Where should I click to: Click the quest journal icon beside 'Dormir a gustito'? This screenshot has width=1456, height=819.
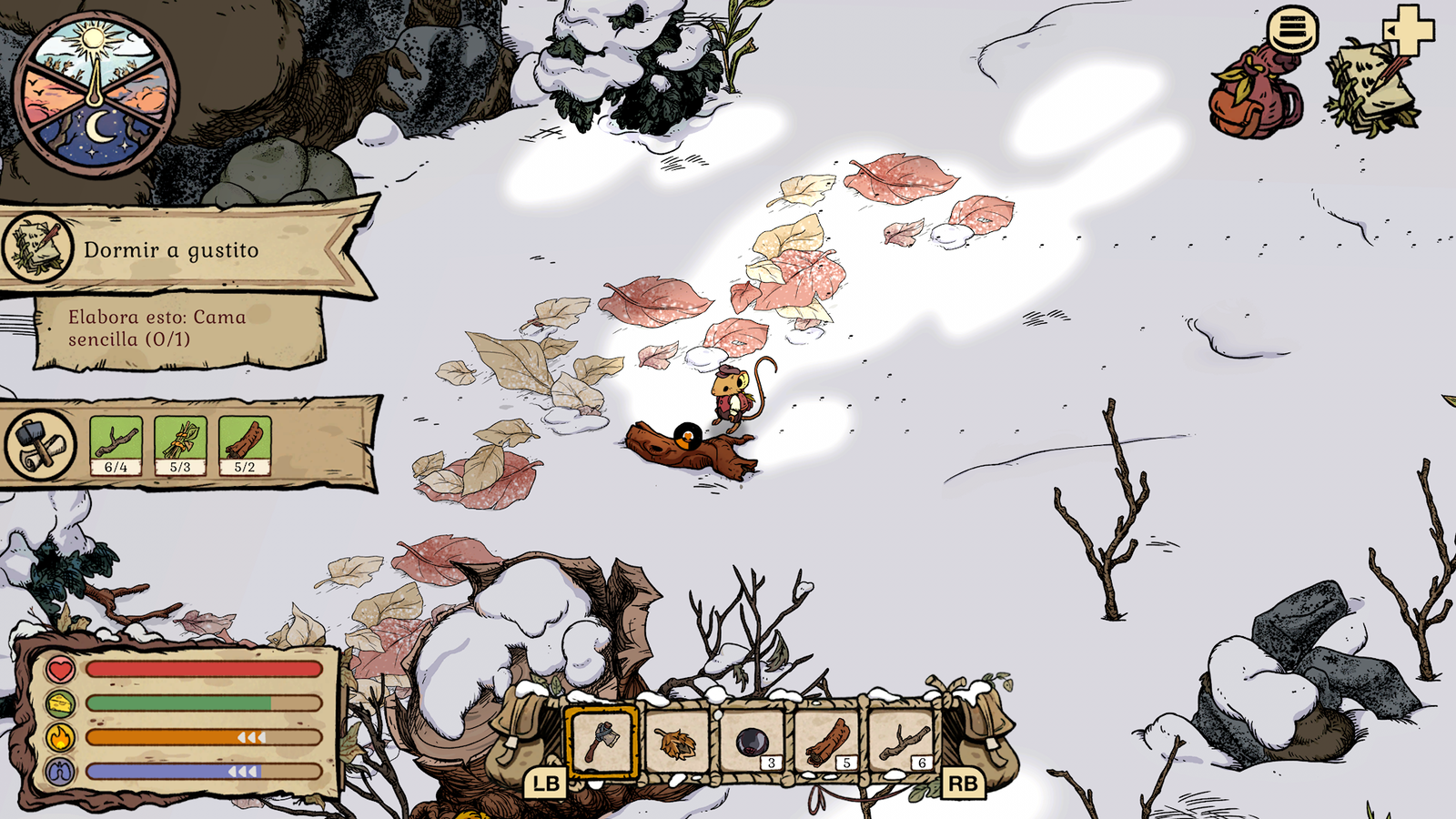coord(37,247)
